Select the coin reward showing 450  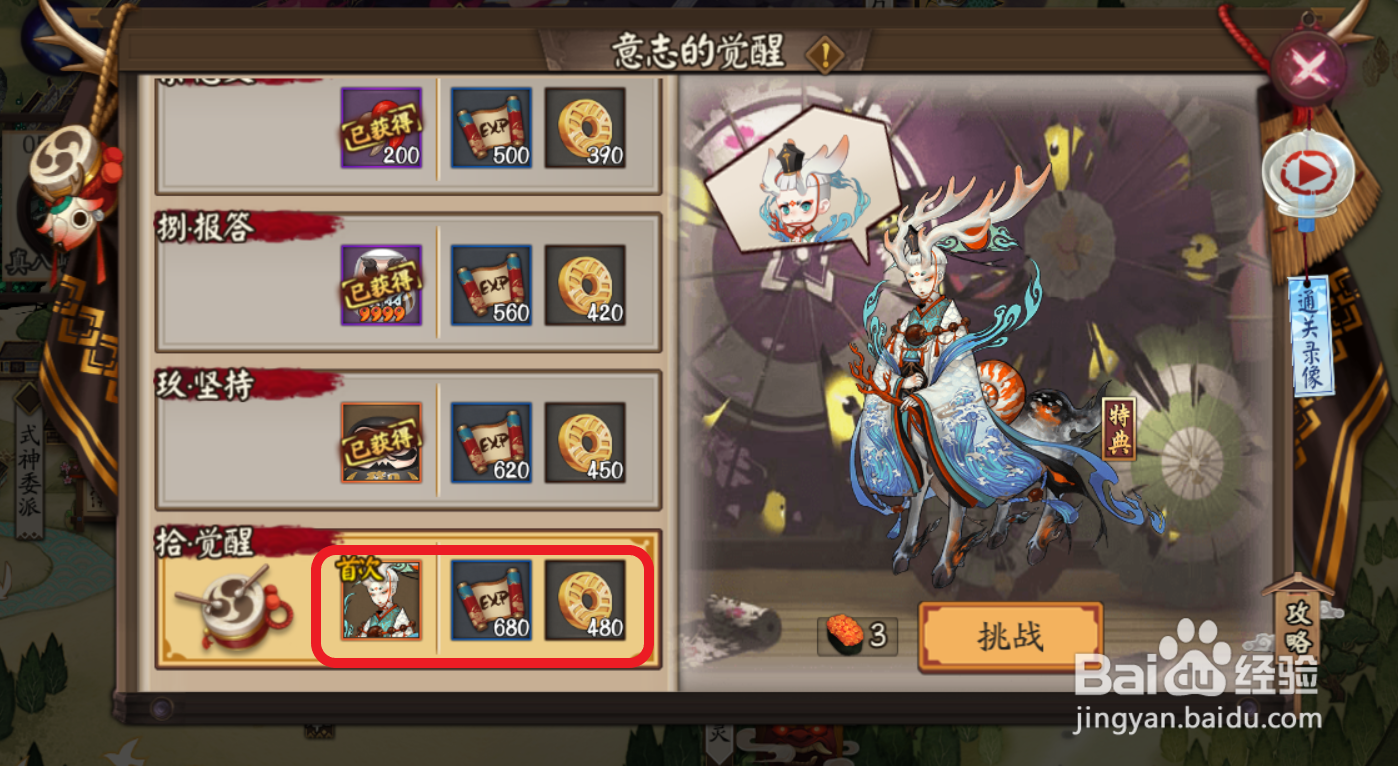[585, 443]
